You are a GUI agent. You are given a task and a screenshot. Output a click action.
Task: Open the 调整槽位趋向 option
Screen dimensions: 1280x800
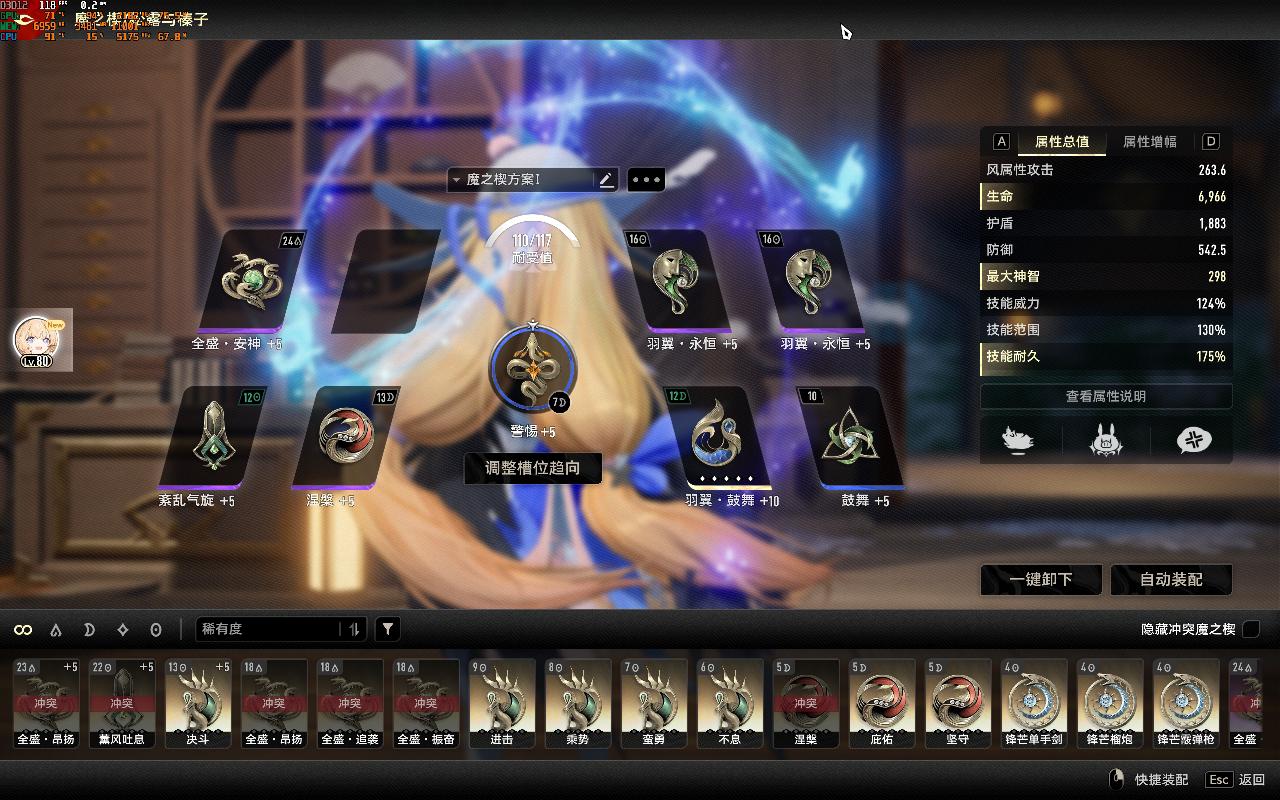click(532, 468)
